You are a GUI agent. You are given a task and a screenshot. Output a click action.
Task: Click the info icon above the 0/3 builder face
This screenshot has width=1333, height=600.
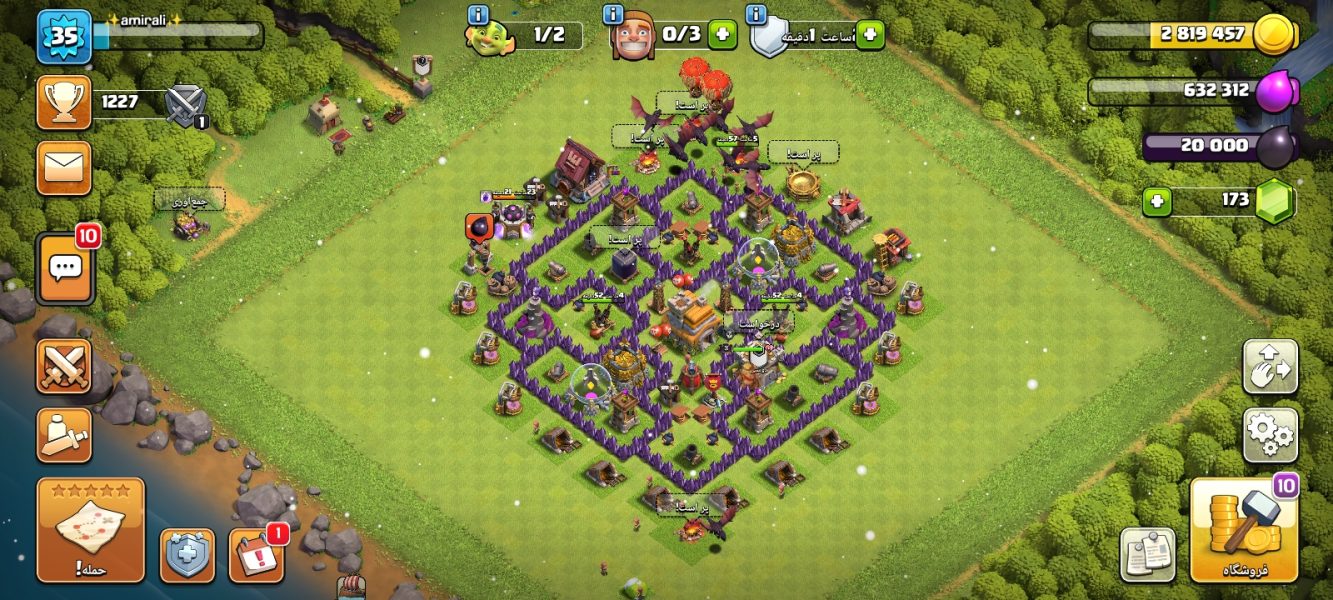pyautogui.click(x=613, y=15)
